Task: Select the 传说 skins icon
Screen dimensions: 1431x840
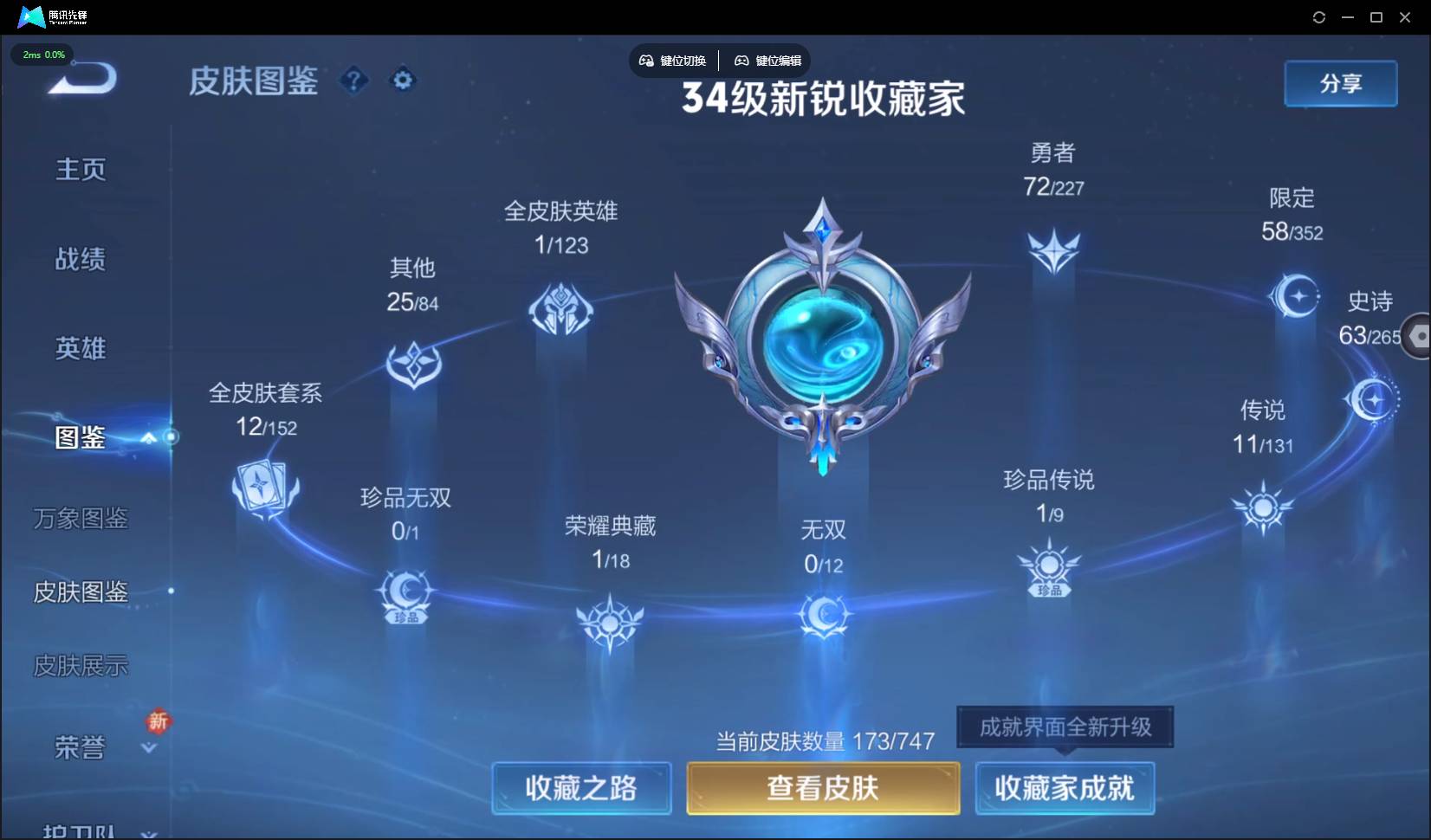Action: [x=1263, y=508]
